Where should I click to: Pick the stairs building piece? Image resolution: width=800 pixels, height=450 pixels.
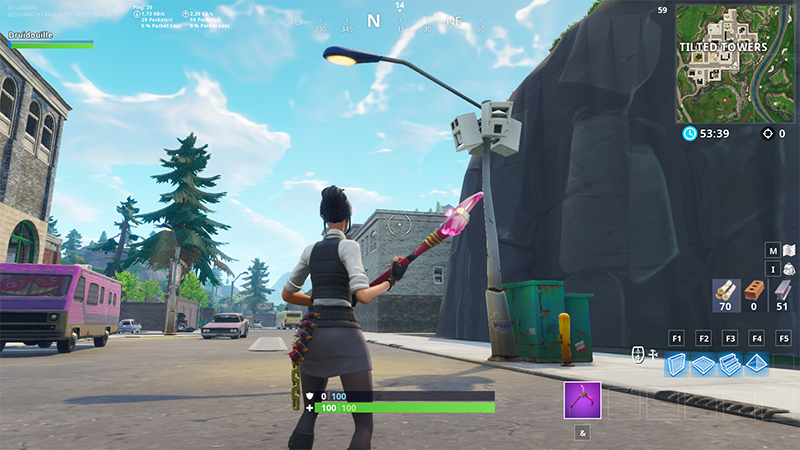(x=729, y=364)
